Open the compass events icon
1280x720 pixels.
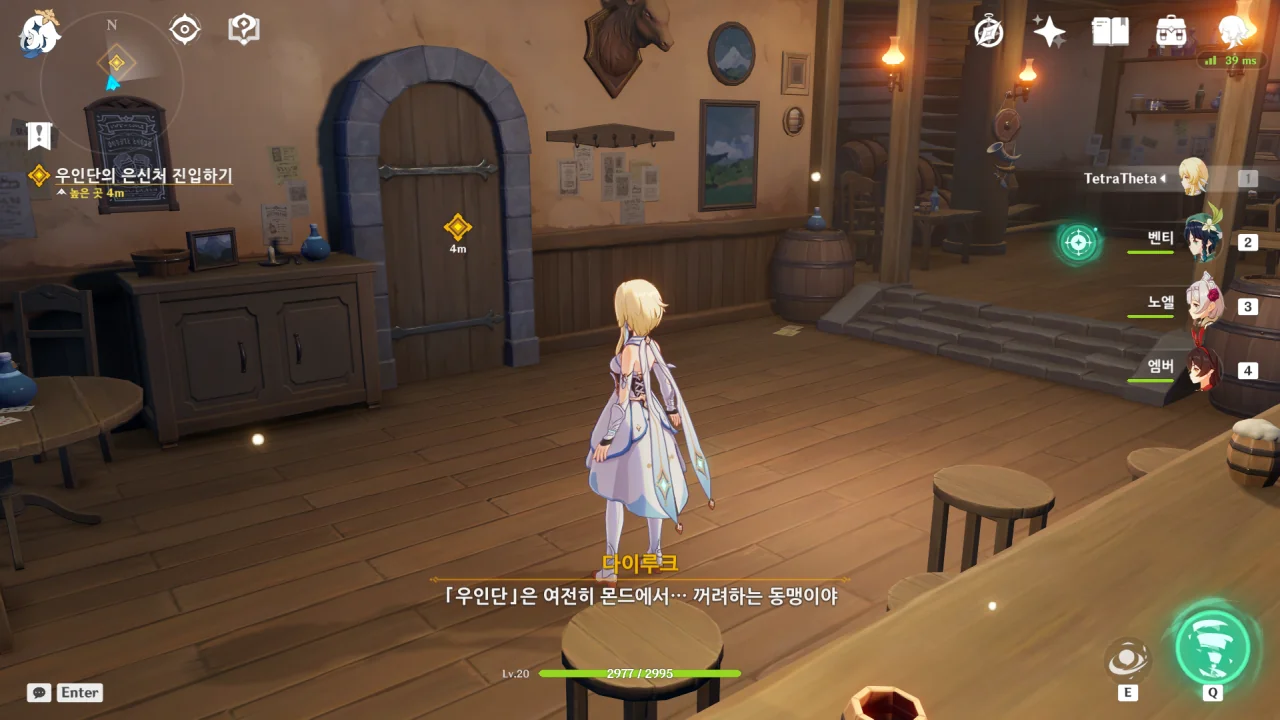pyautogui.click(x=989, y=32)
